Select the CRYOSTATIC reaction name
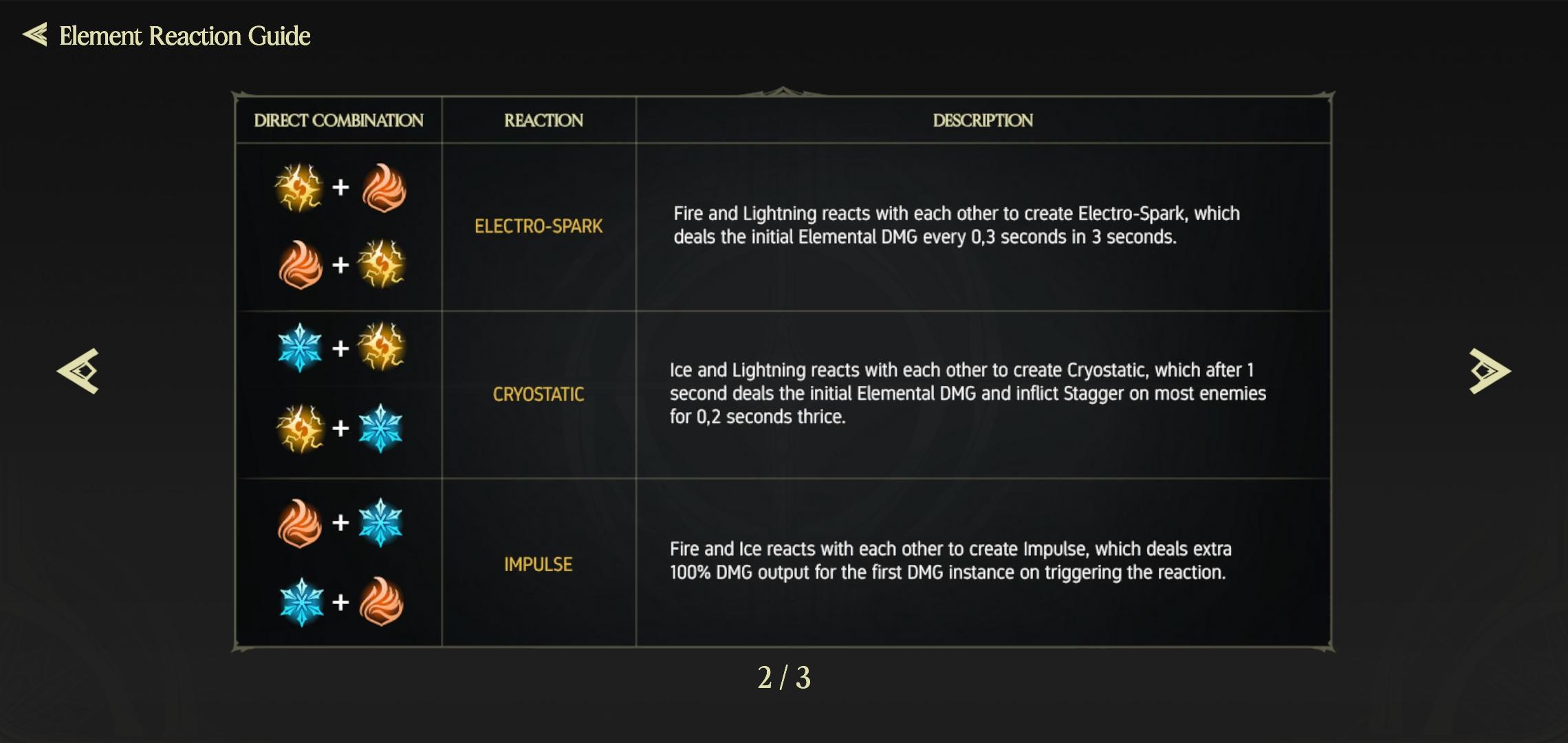This screenshot has height=743, width=1568. 538,394
